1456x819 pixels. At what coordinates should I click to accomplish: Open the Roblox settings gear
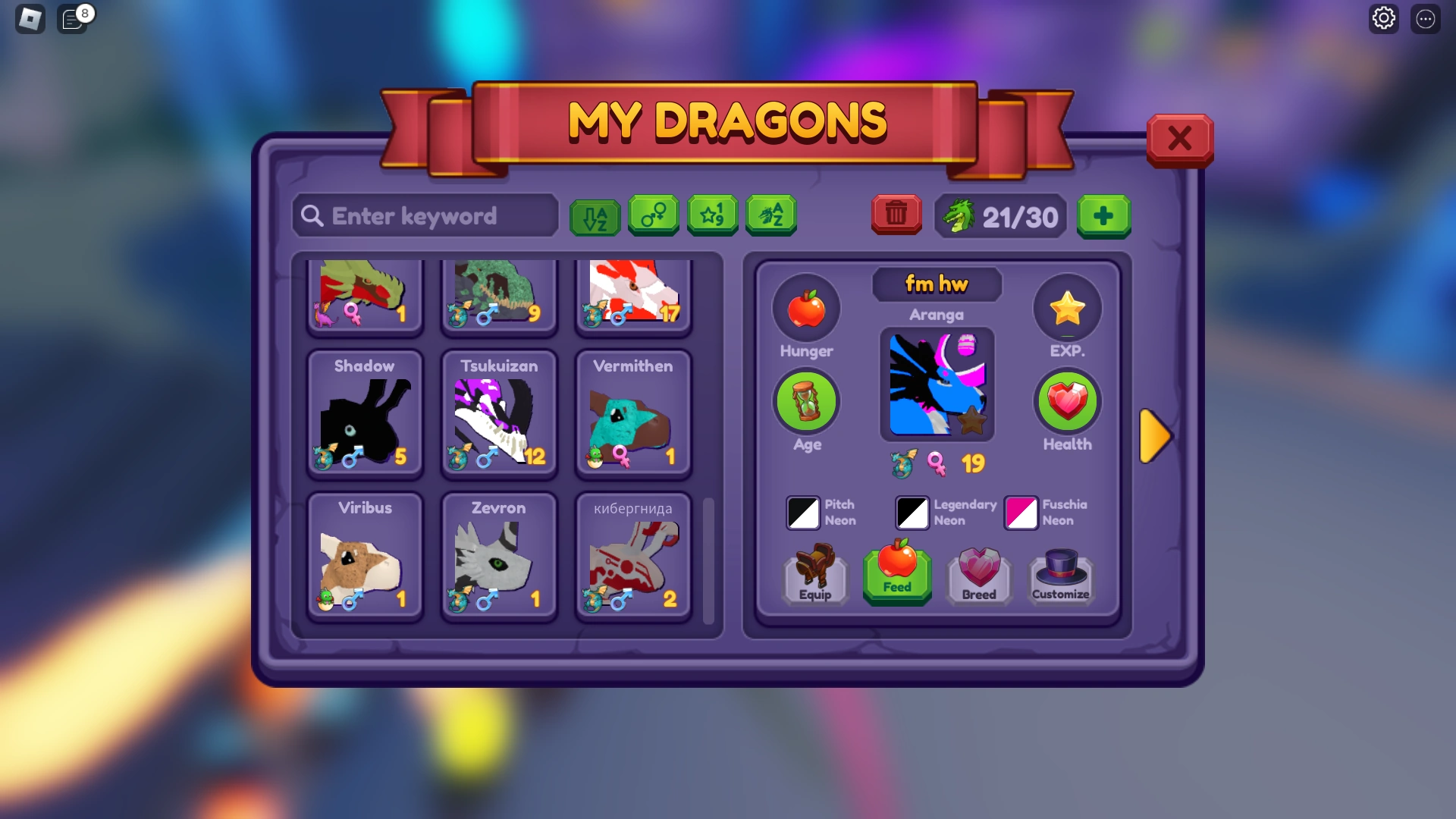pyautogui.click(x=1384, y=17)
